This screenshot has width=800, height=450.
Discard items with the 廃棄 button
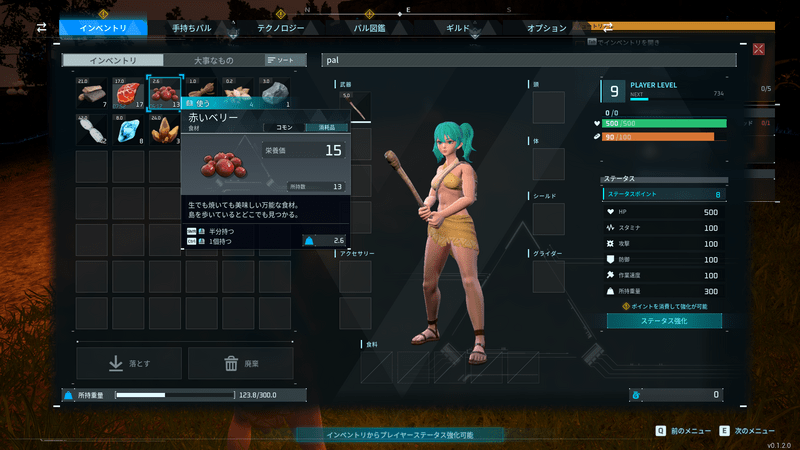[241, 364]
